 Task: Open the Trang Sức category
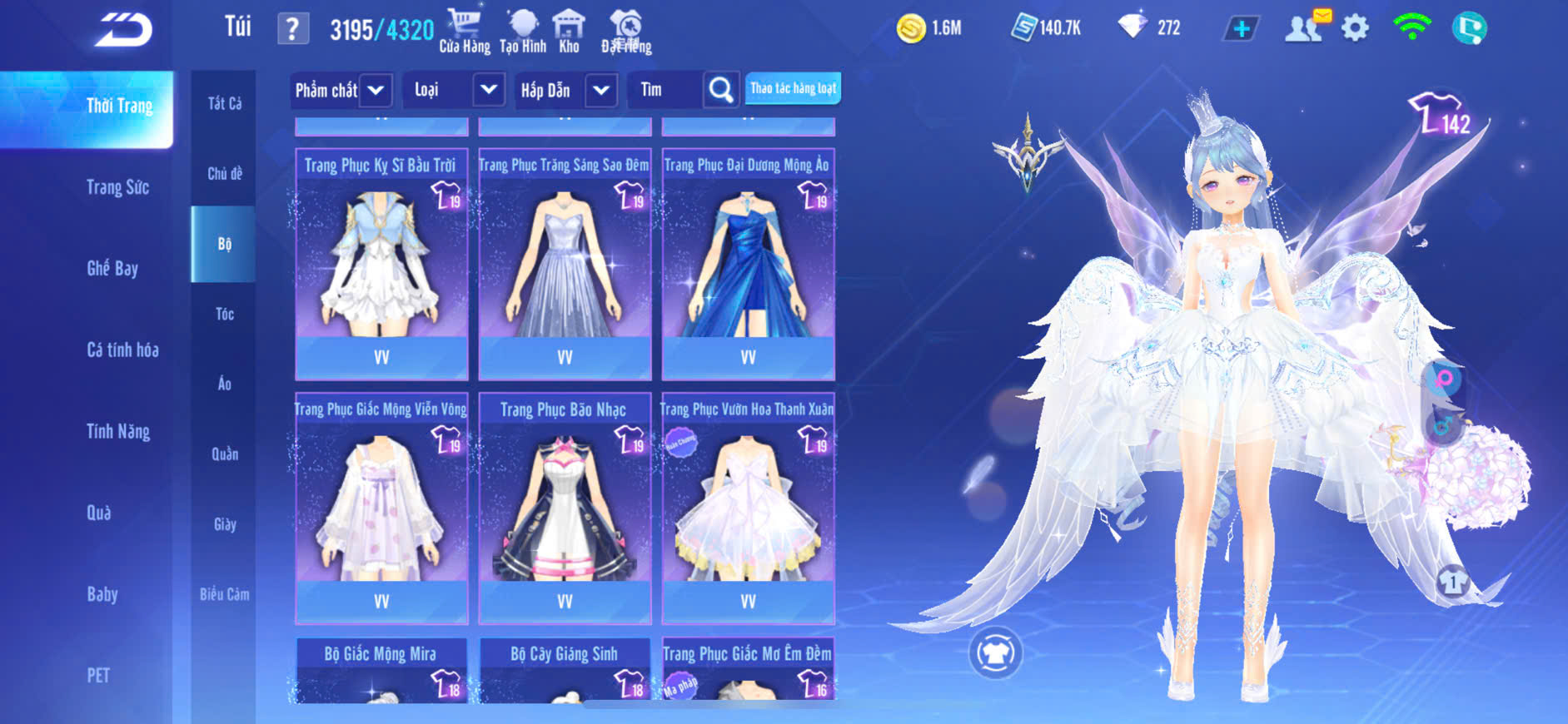(x=117, y=187)
